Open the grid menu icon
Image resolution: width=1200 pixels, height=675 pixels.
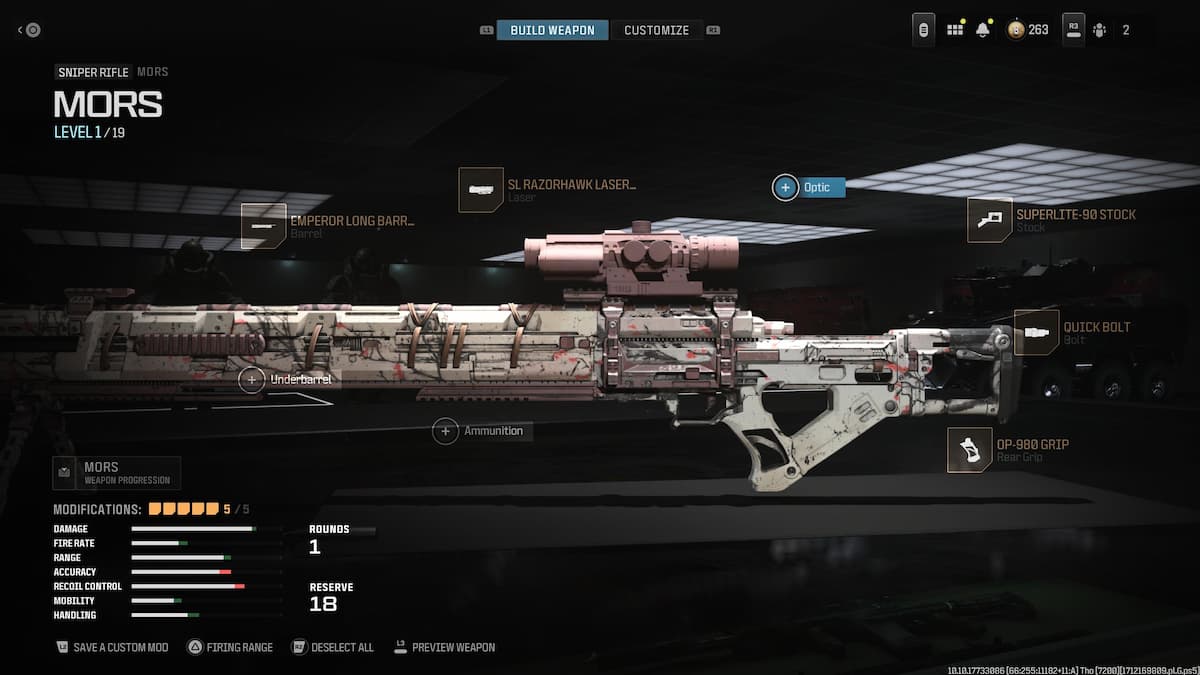pos(955,30)
